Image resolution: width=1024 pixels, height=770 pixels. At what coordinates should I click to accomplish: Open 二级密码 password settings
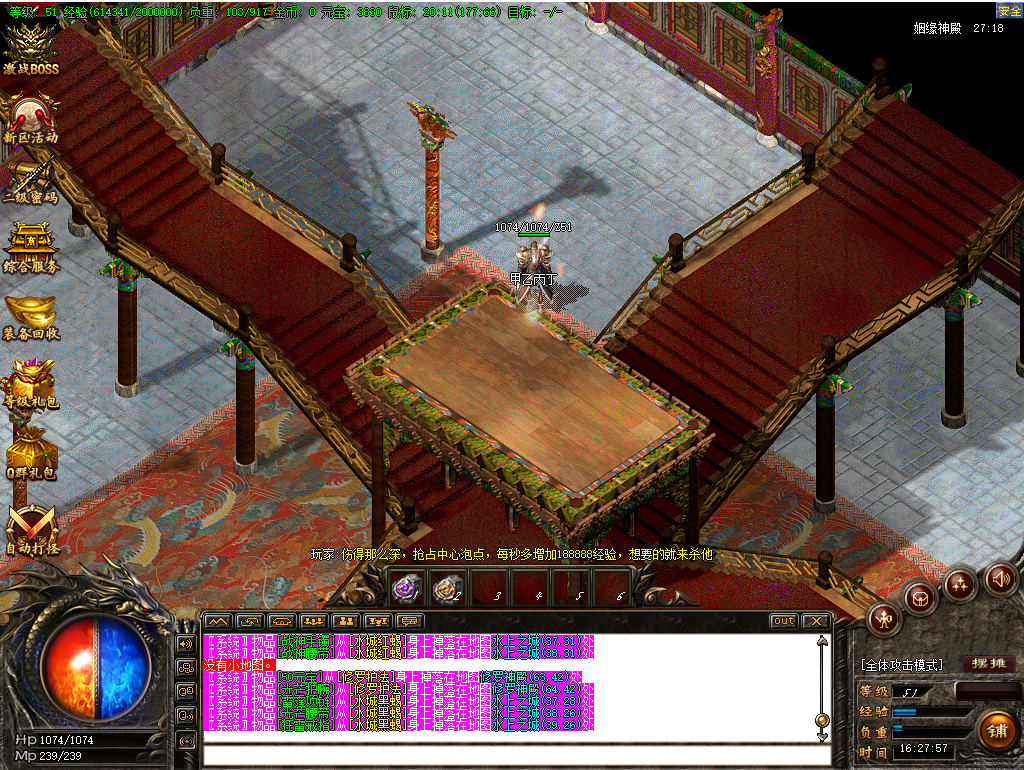tap(30, 183)
